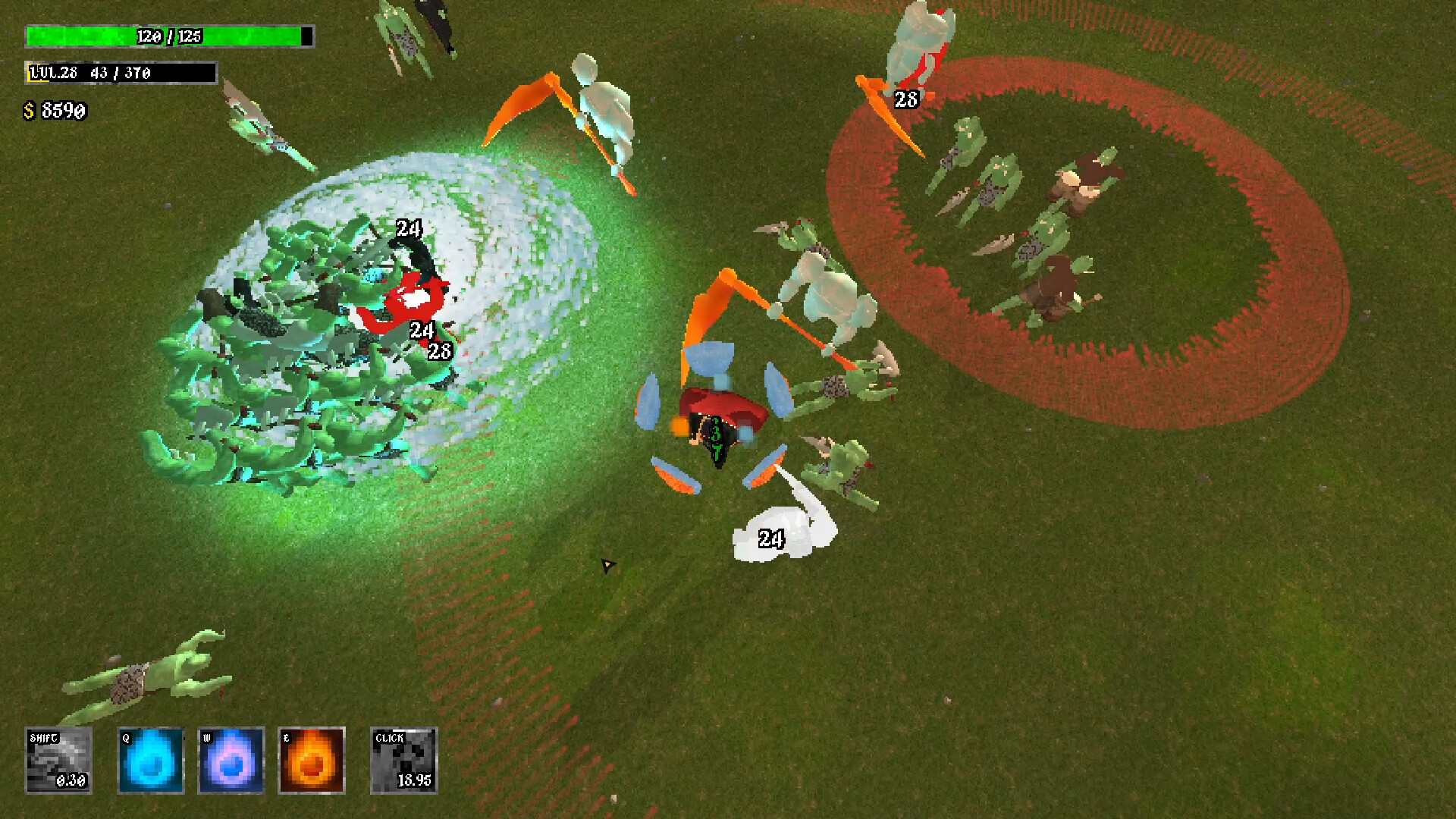Select the CLICK attack ability icon

403,761
